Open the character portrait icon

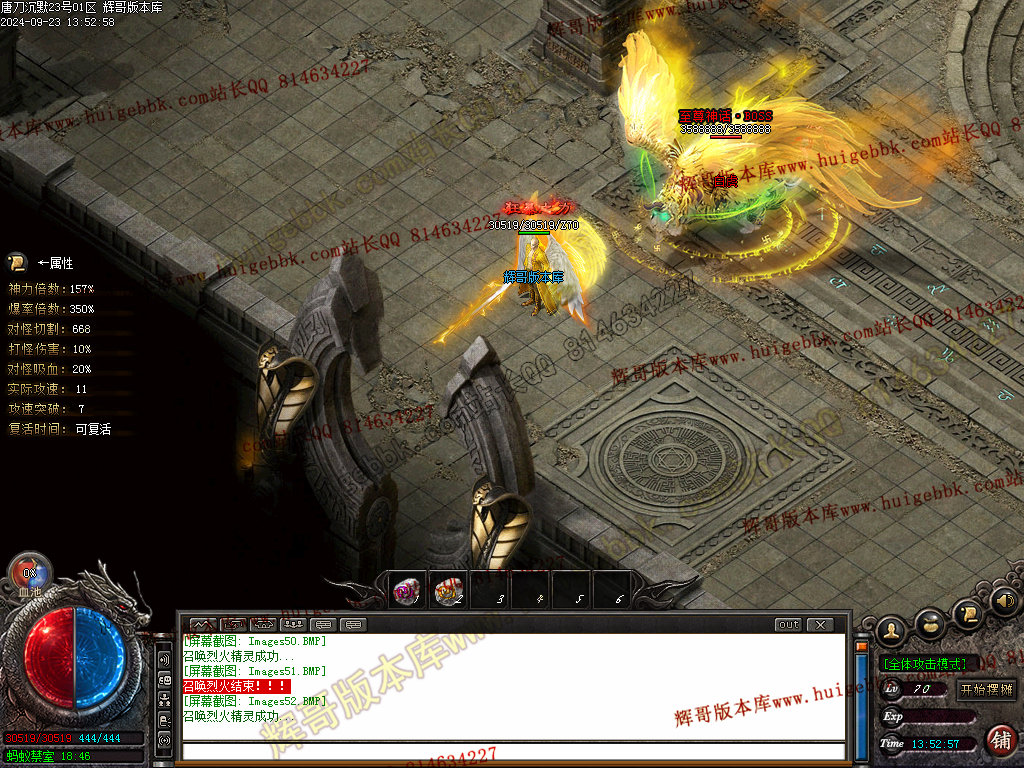click(891, 630)
